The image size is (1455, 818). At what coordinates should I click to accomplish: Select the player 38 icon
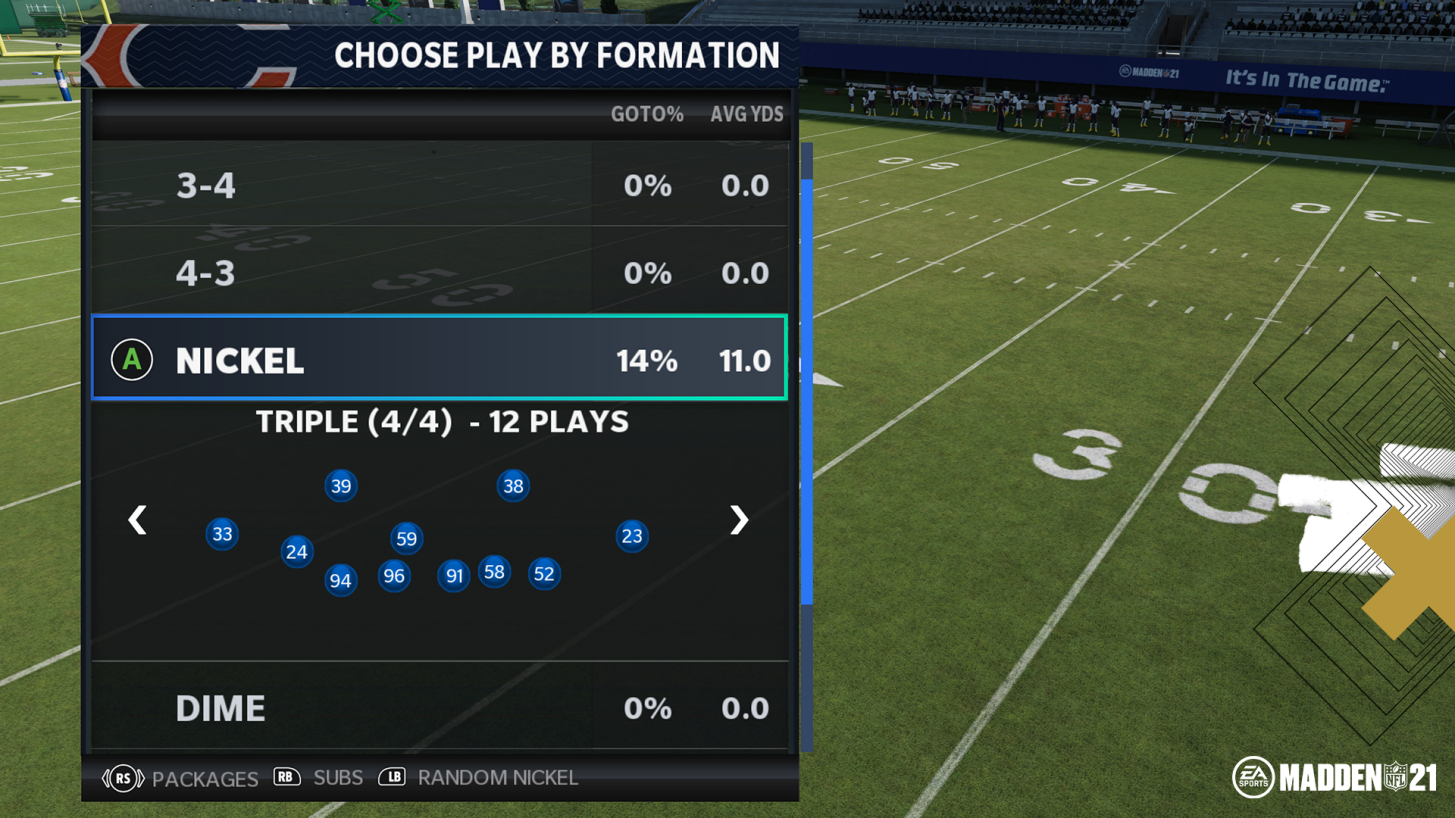[x=513, y=486]
